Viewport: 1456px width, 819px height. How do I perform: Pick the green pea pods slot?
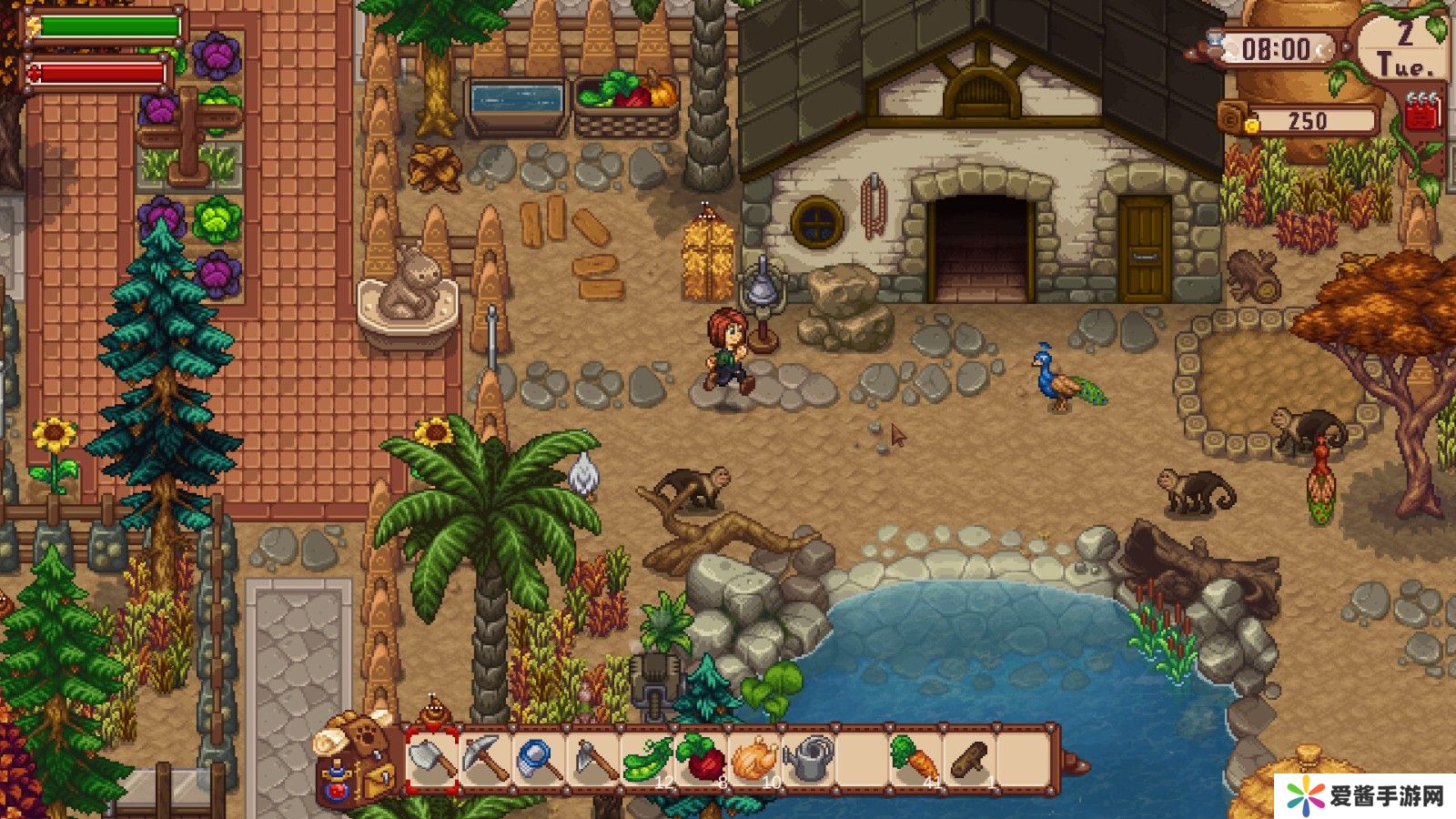pos(647,759)
